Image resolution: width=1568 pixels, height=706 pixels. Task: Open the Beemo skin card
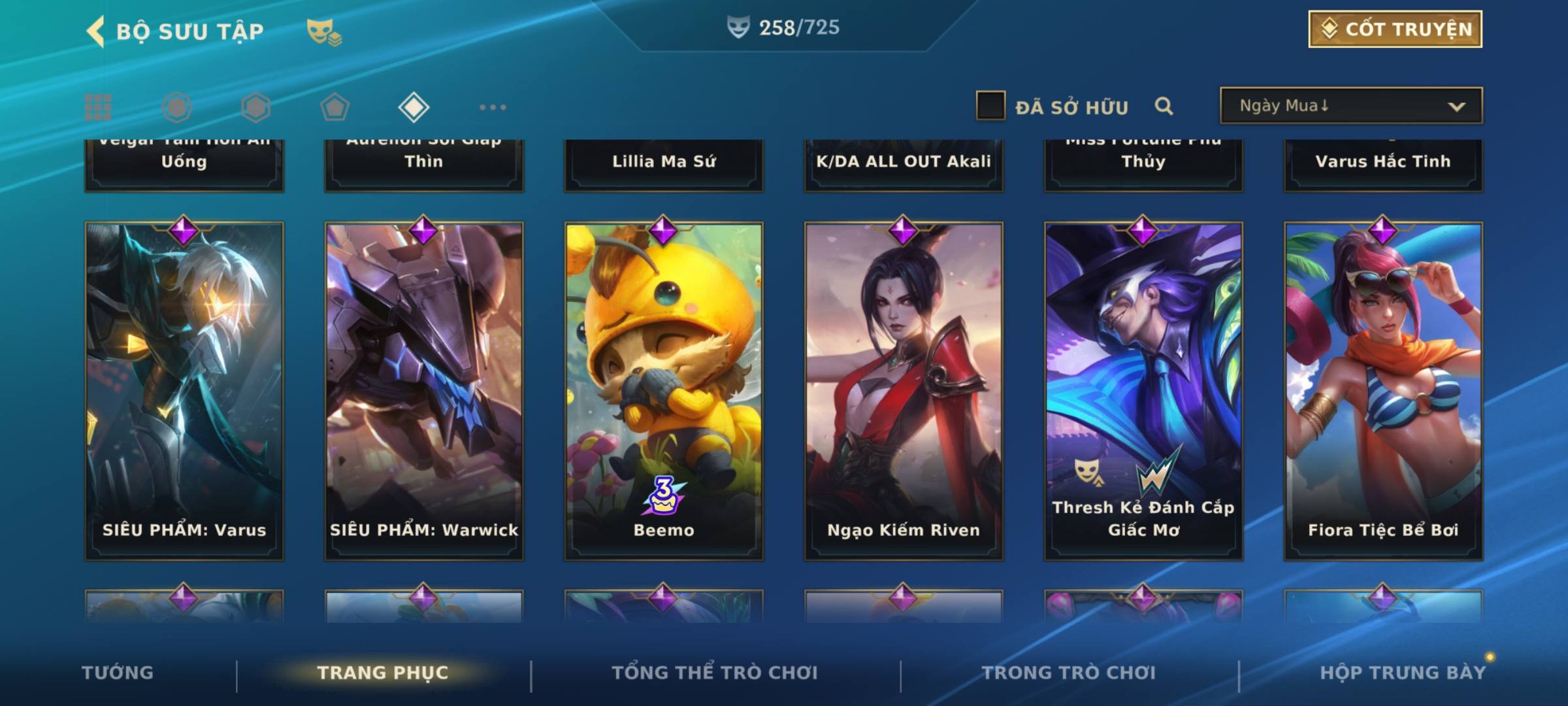pyautogui.click(x=664, y=390)
